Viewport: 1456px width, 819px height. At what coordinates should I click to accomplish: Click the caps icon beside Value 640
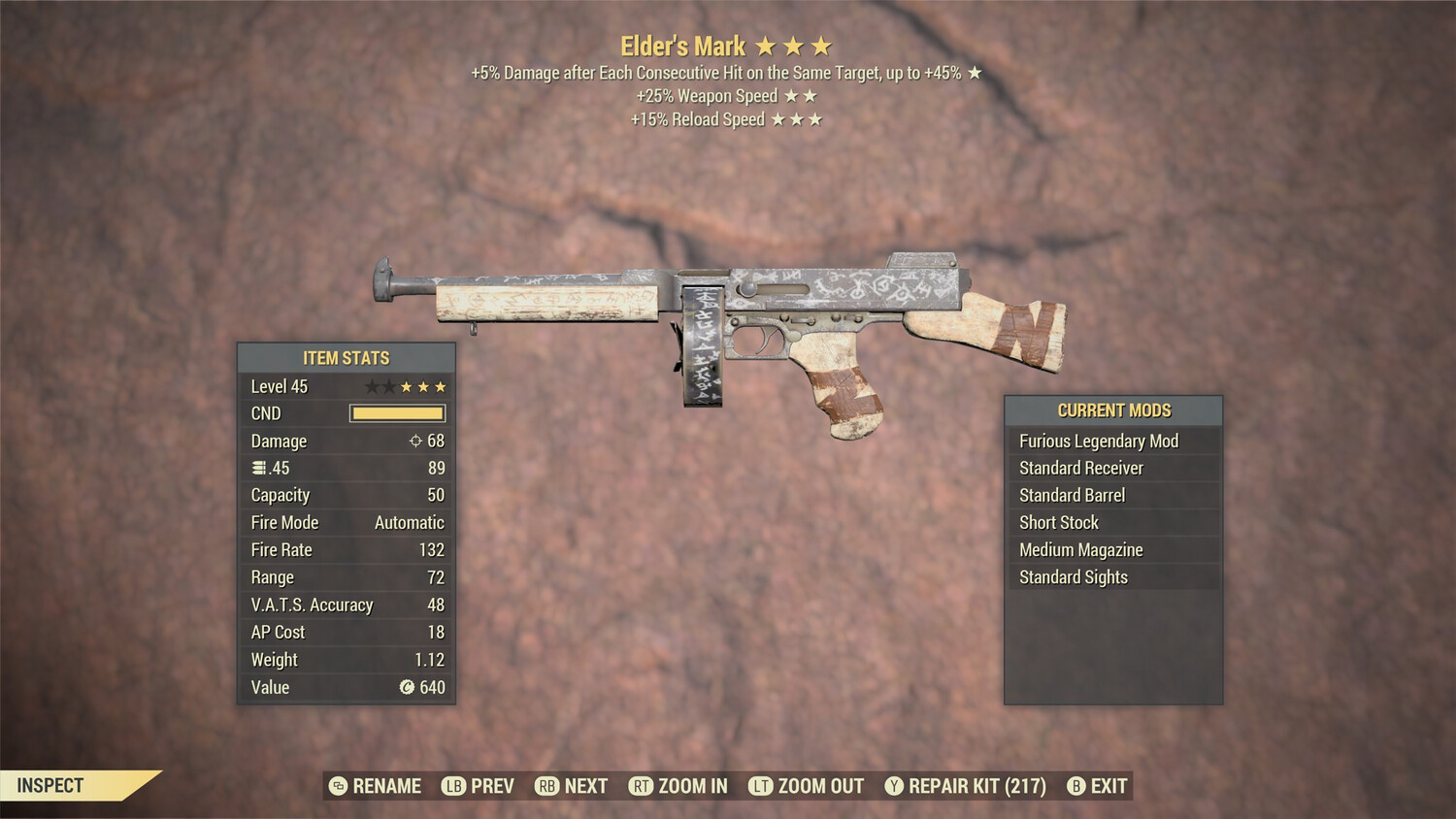click(x=406, y=688)
